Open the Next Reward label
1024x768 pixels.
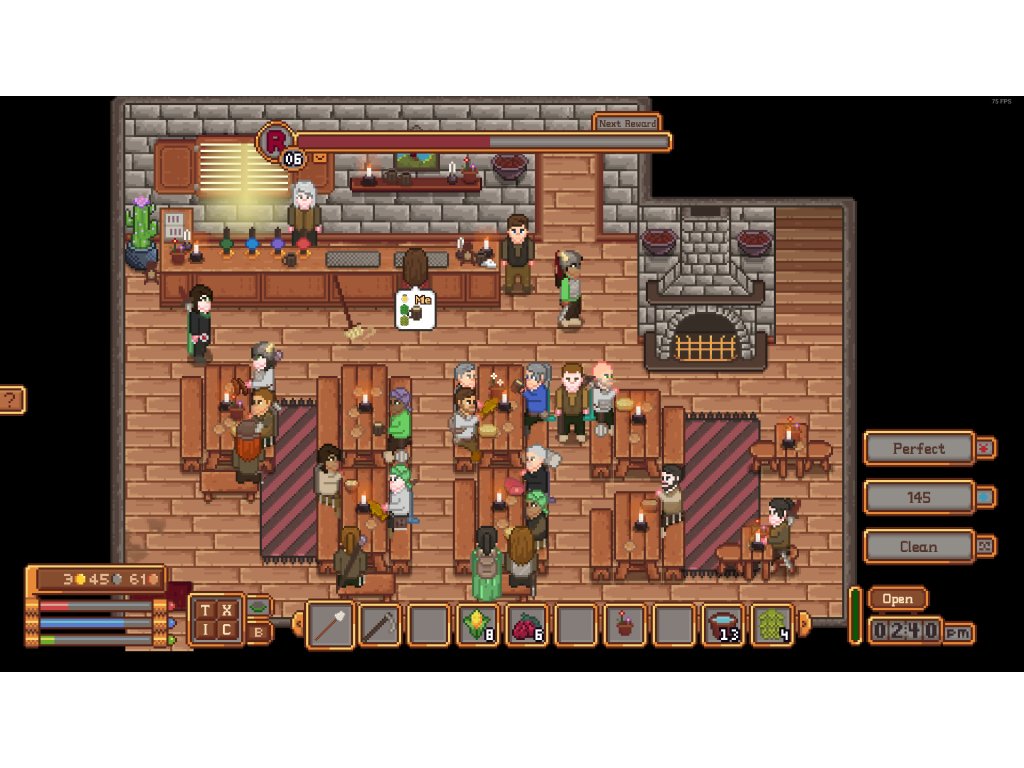click(627, 123)
